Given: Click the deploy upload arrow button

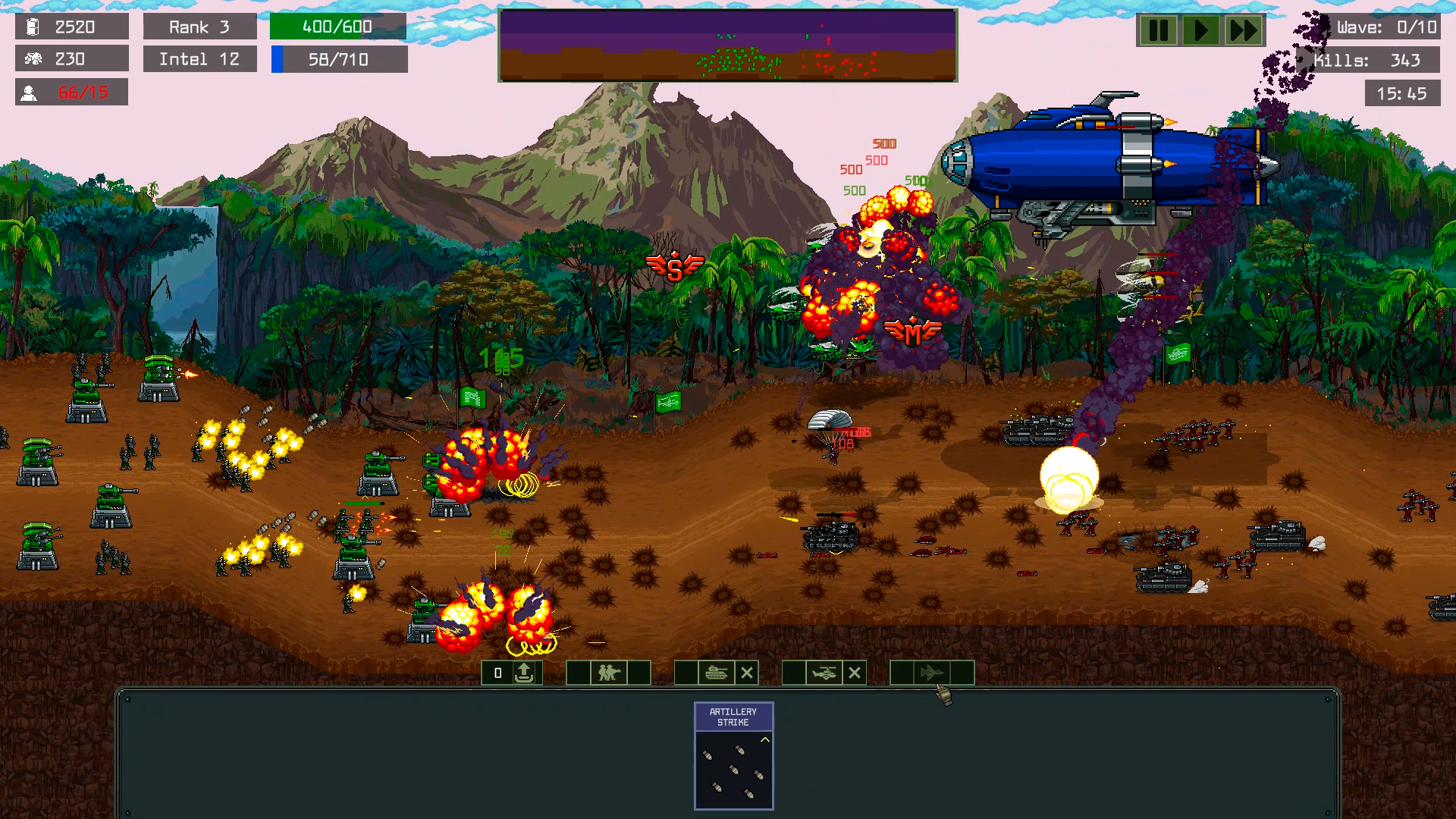Looking at the screenshot, I should [x=524, y=673].
